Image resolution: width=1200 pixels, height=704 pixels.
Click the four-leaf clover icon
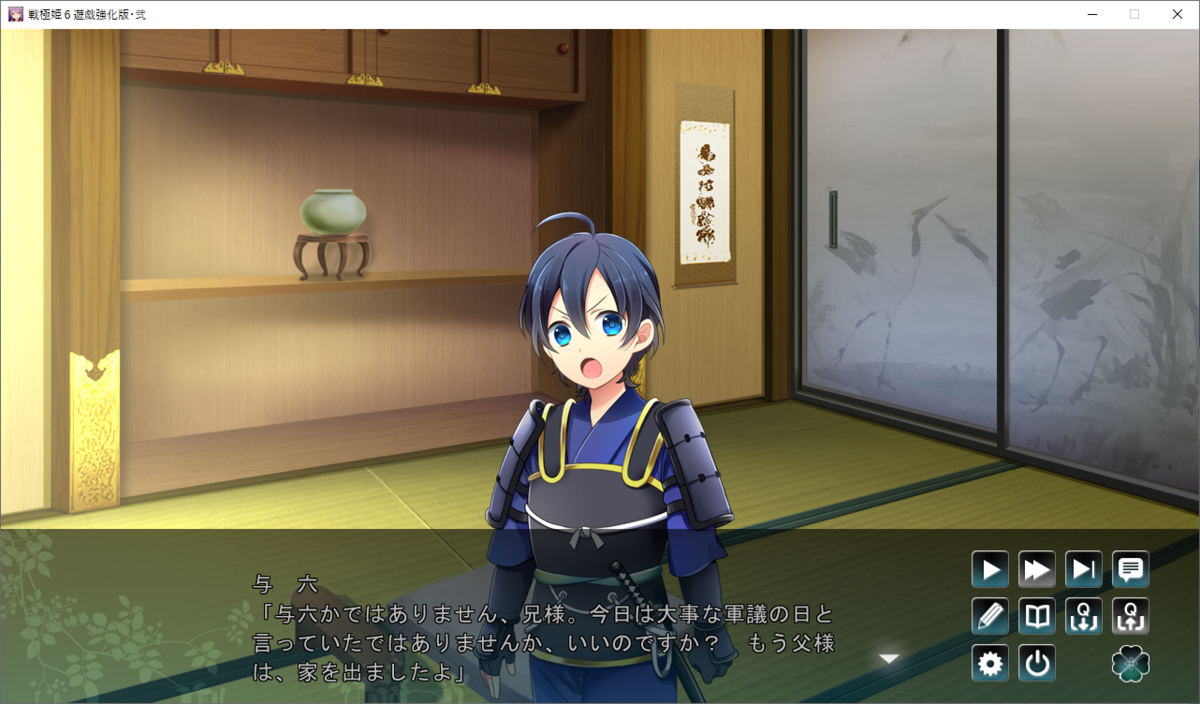[1131, 663]
